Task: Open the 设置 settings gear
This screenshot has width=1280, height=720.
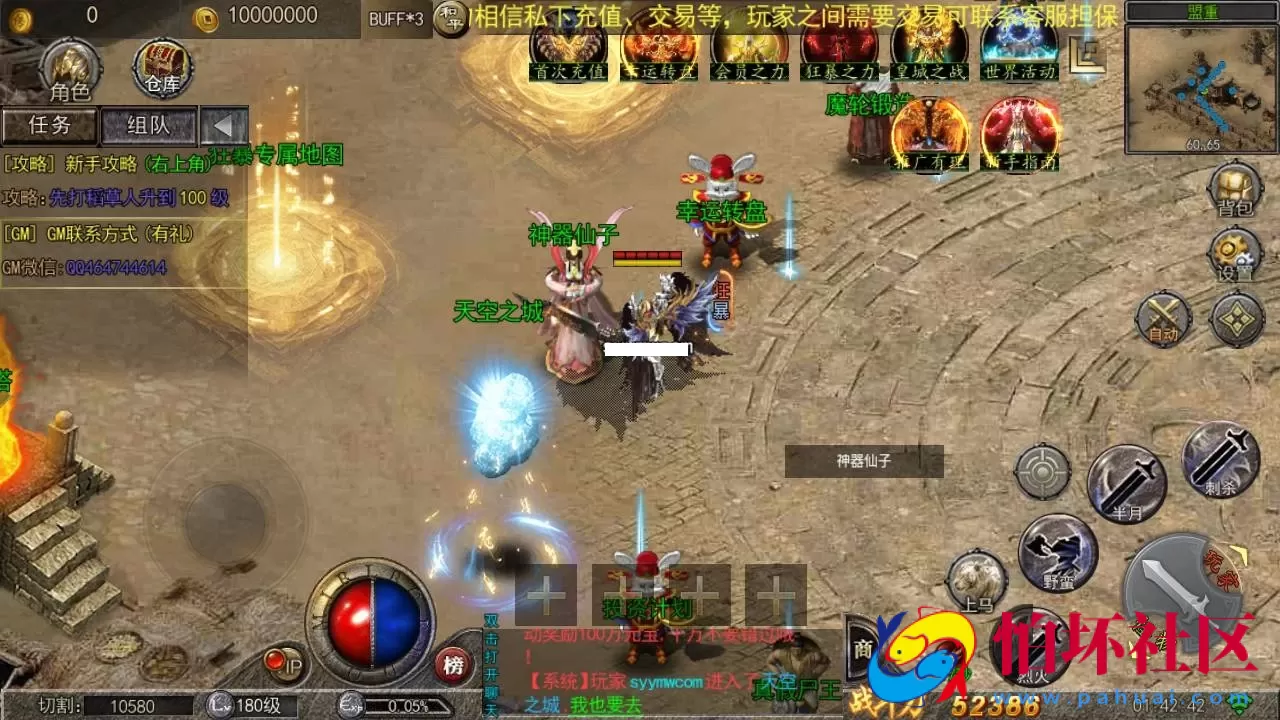Action: (1235, 254)
